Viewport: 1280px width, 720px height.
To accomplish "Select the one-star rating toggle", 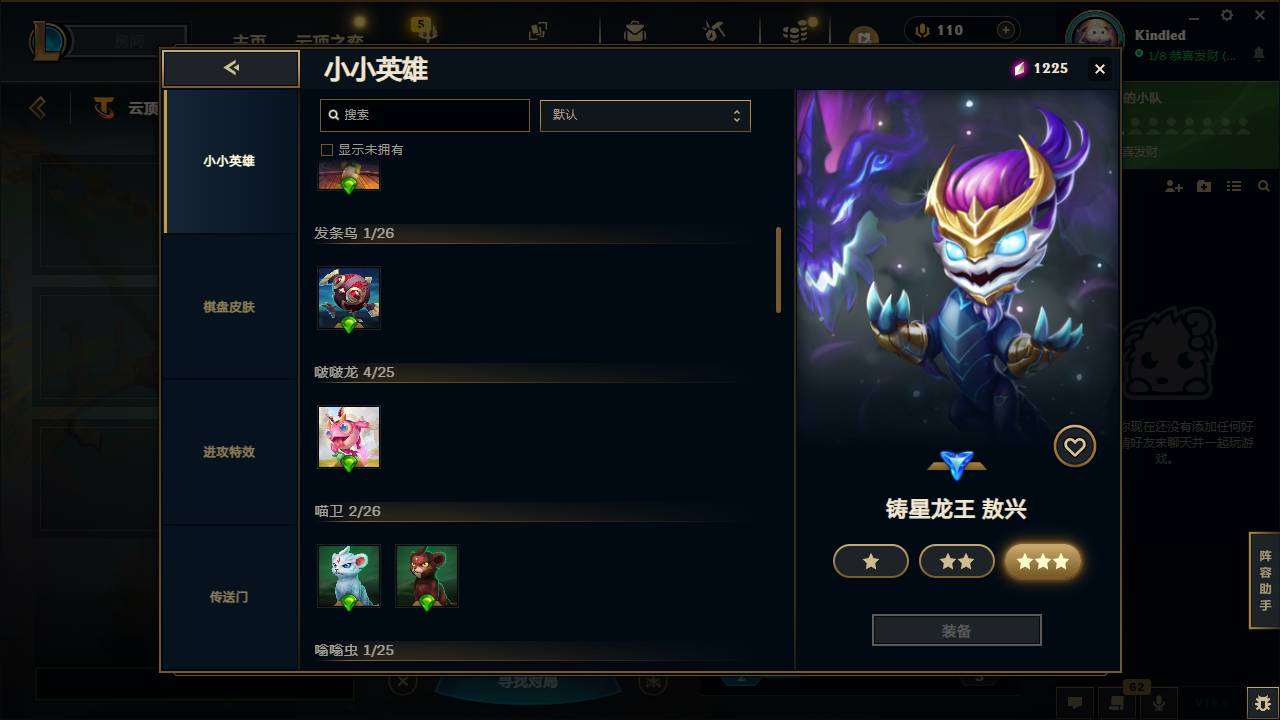I will pos(870,561).
